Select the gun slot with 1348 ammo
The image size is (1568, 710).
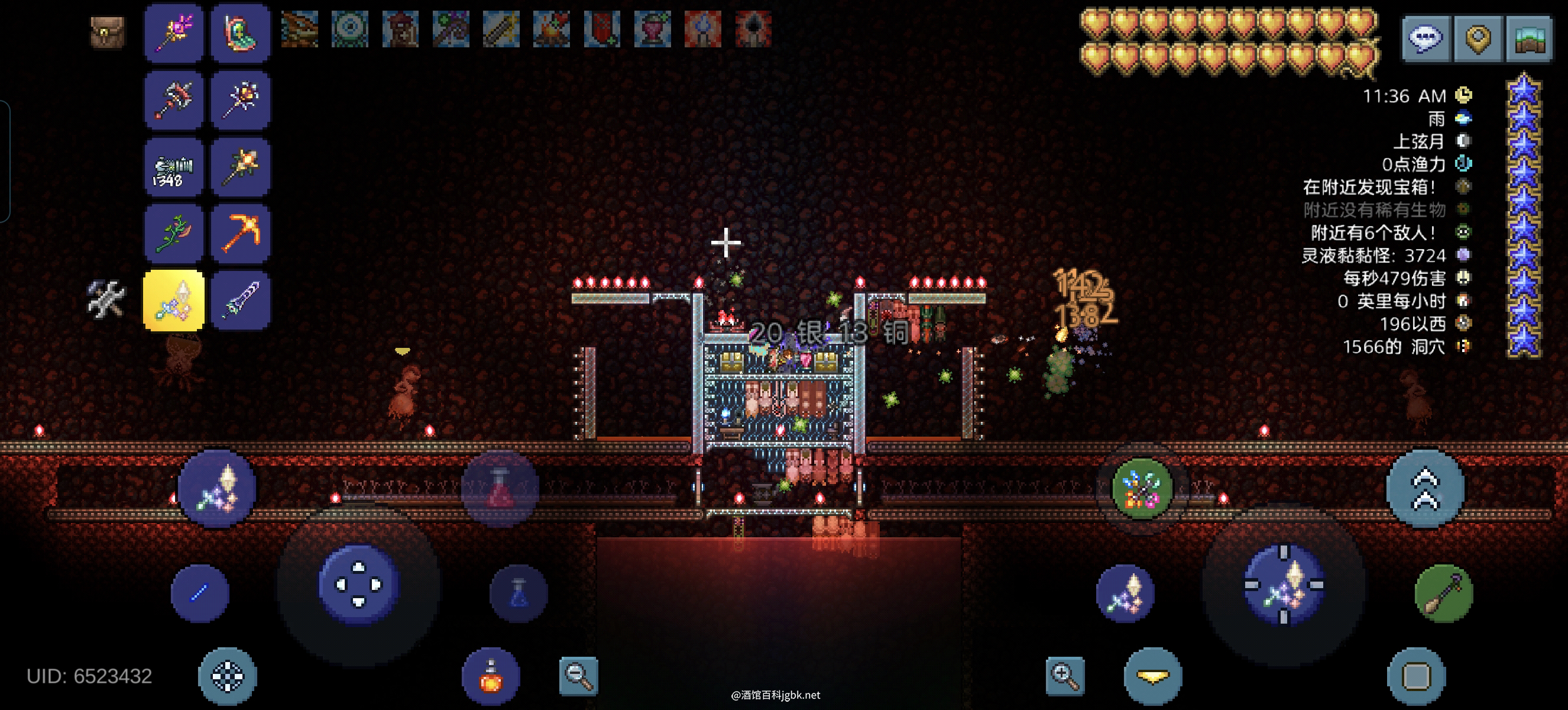click(x=173, y=167)
